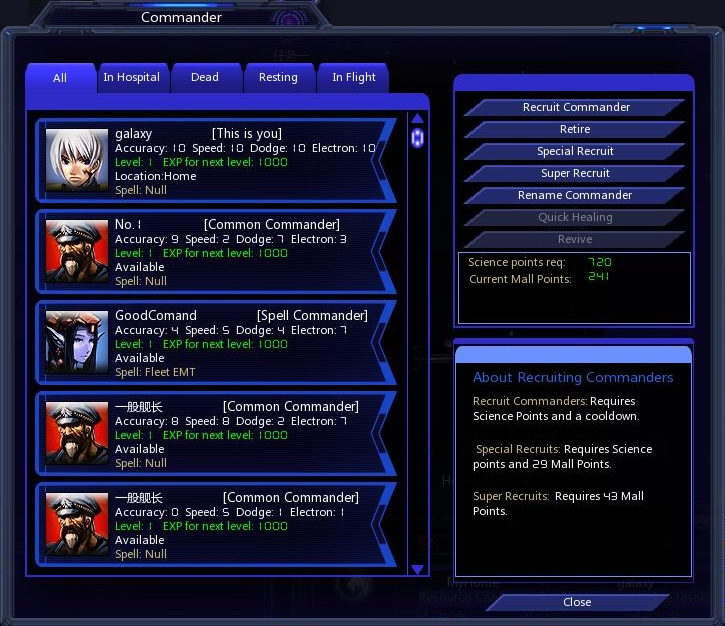Open Rename Commander
The height and width of the screenshot is (626, 725).
[x=575, y=195]
